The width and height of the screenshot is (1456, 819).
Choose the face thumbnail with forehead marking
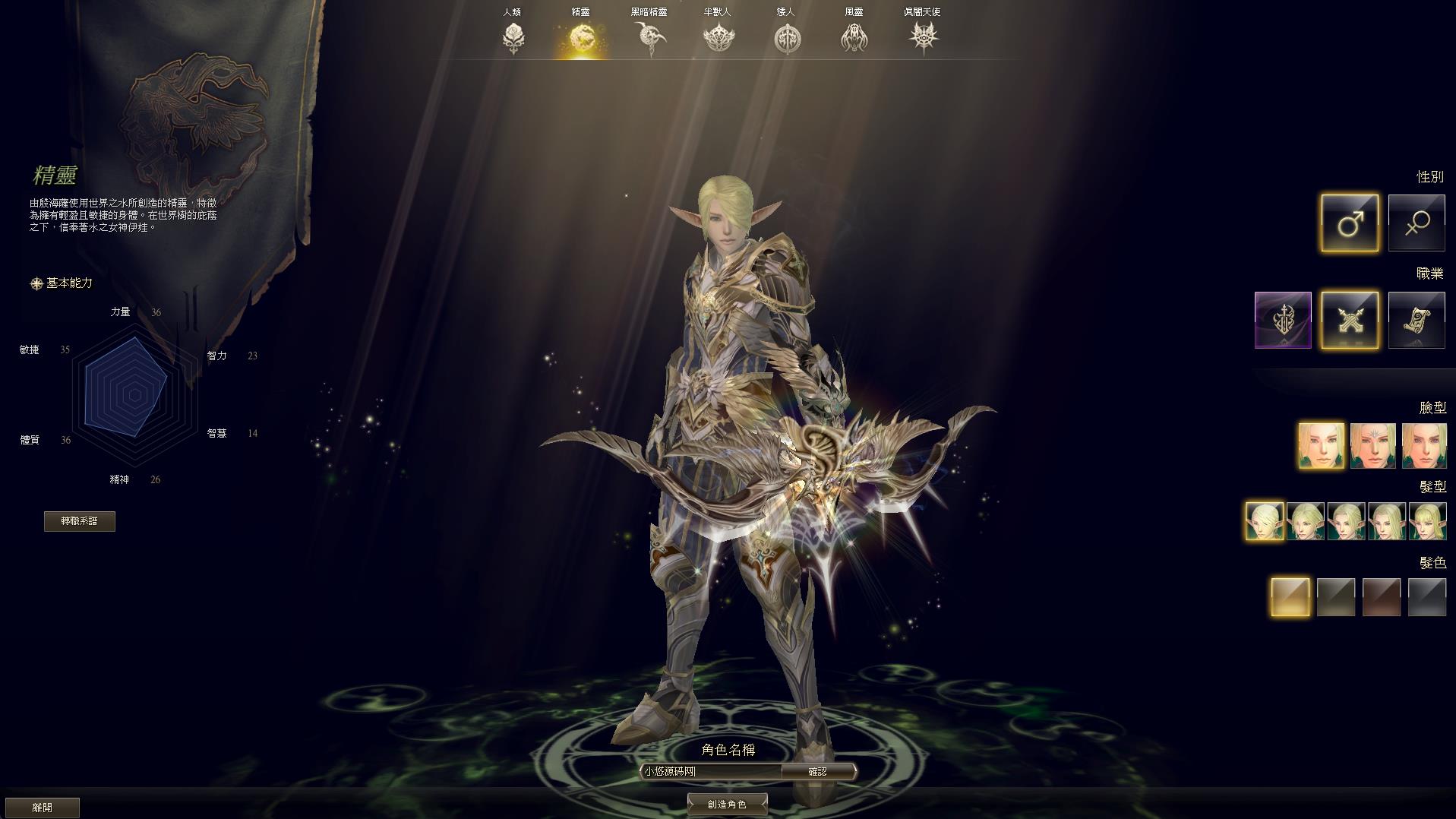point(1372,446)
